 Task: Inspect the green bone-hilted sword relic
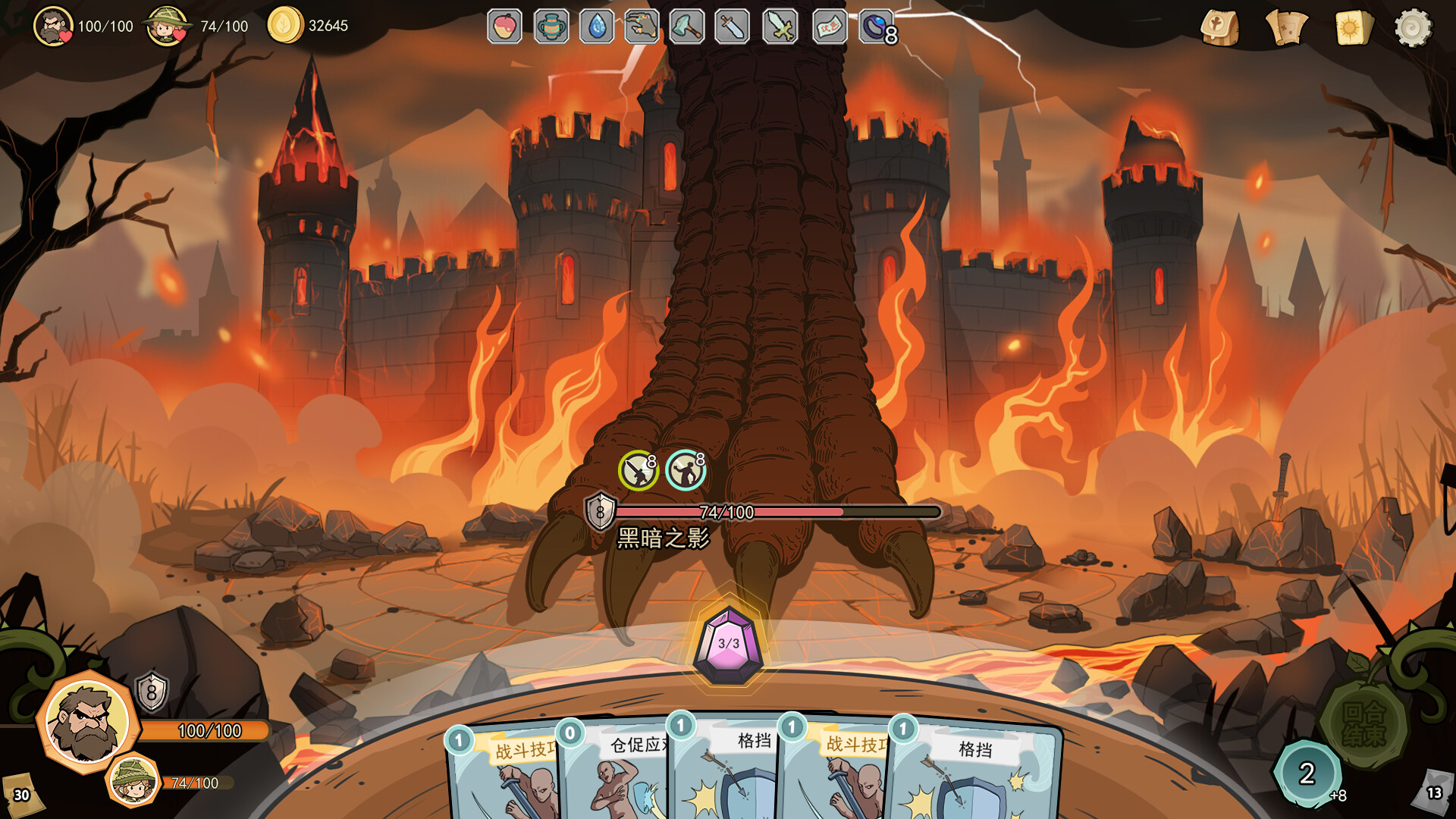coord(780,27)
